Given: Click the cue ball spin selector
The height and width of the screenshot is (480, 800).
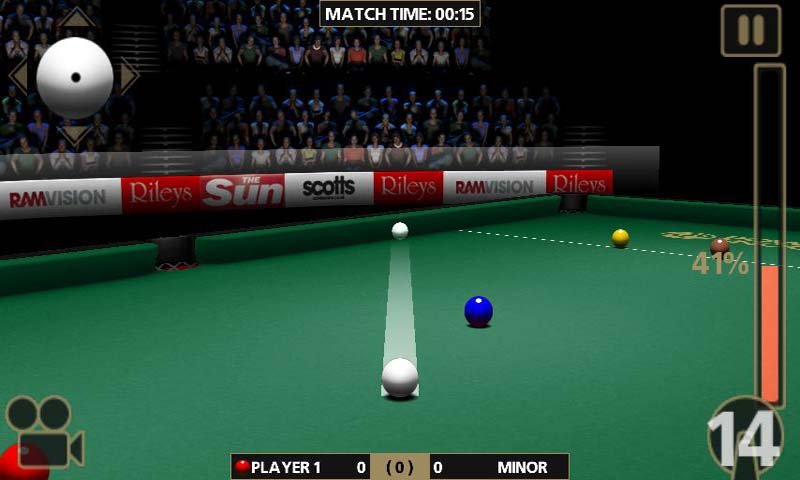Looking at the screenshot, I should coord(75,77).
